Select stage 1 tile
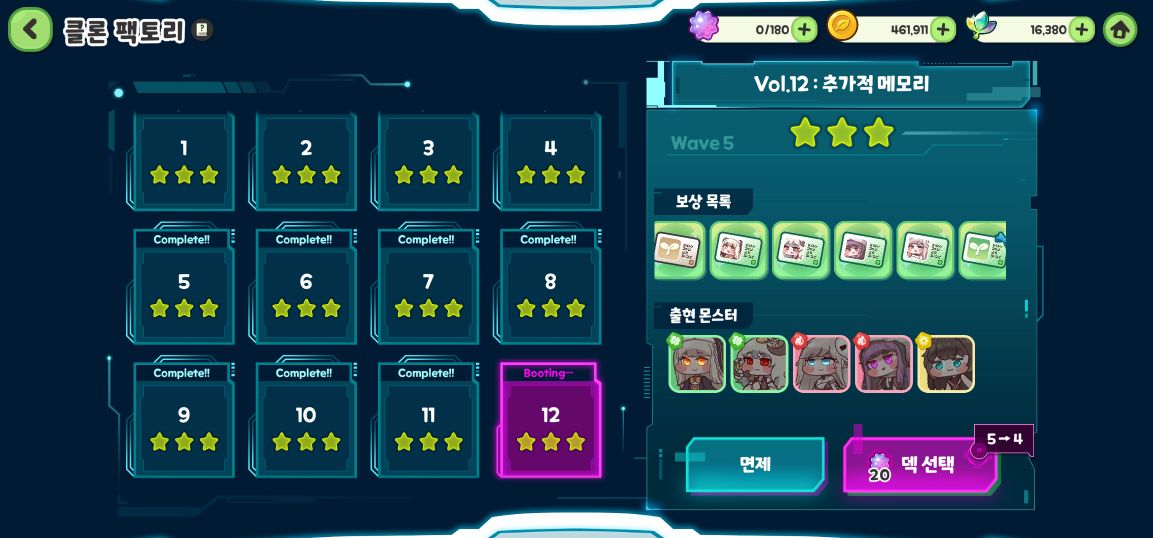Viewport: 1153px width, 538px height. point(184,160)
